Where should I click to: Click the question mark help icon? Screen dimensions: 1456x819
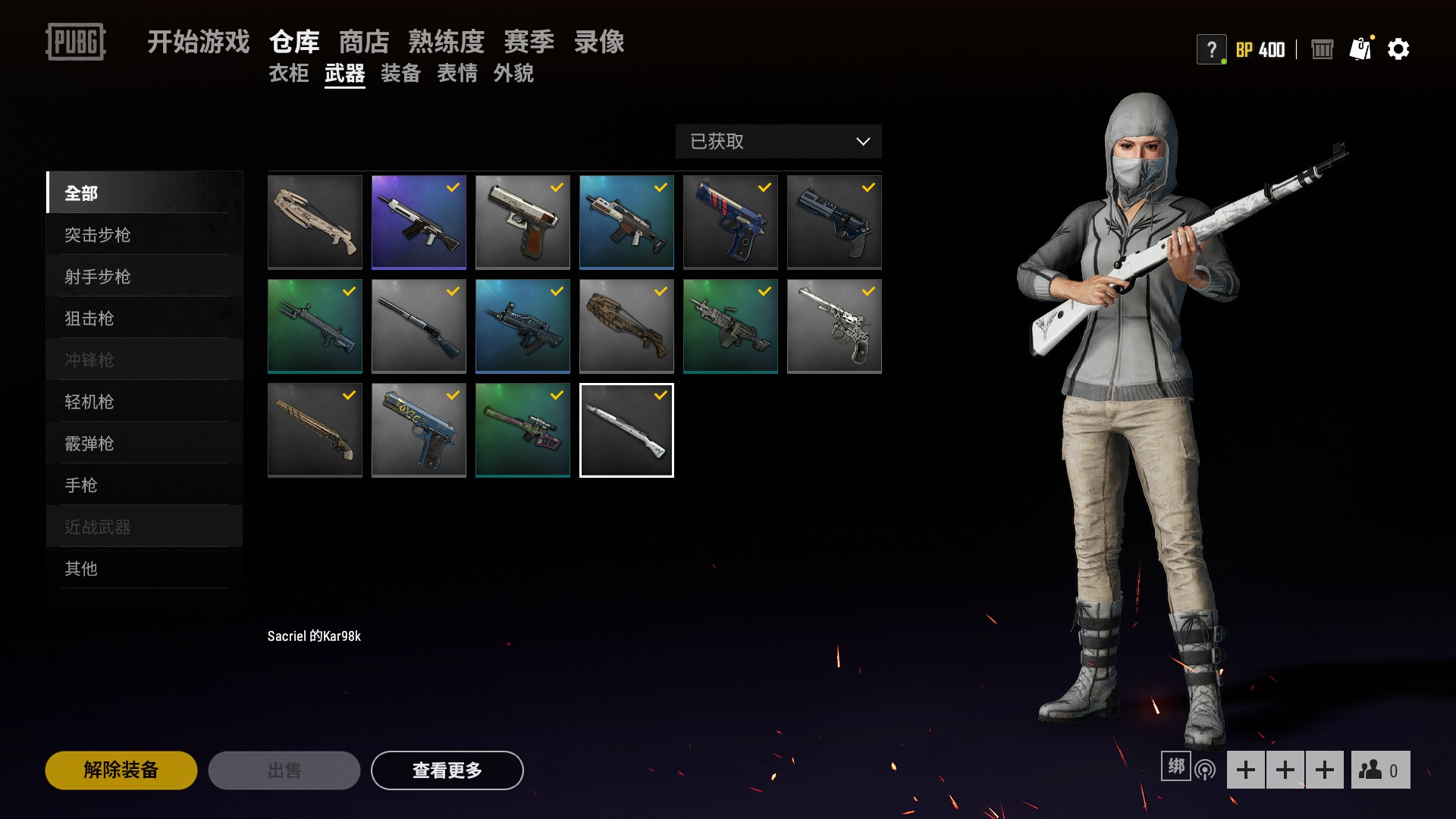[1211, 50]
